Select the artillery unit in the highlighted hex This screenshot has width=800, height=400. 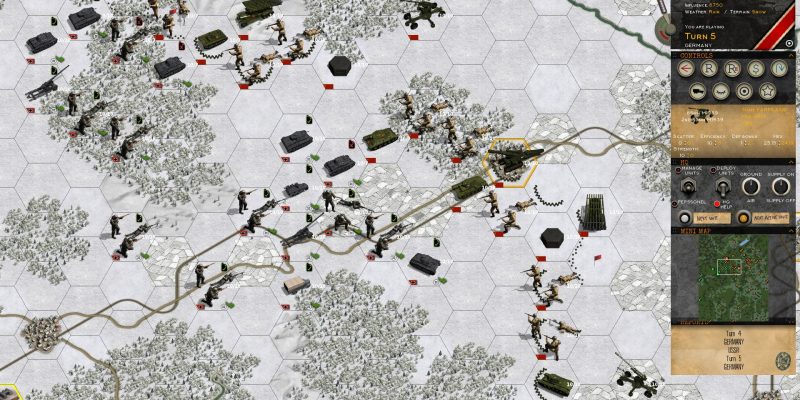(510, 163)
